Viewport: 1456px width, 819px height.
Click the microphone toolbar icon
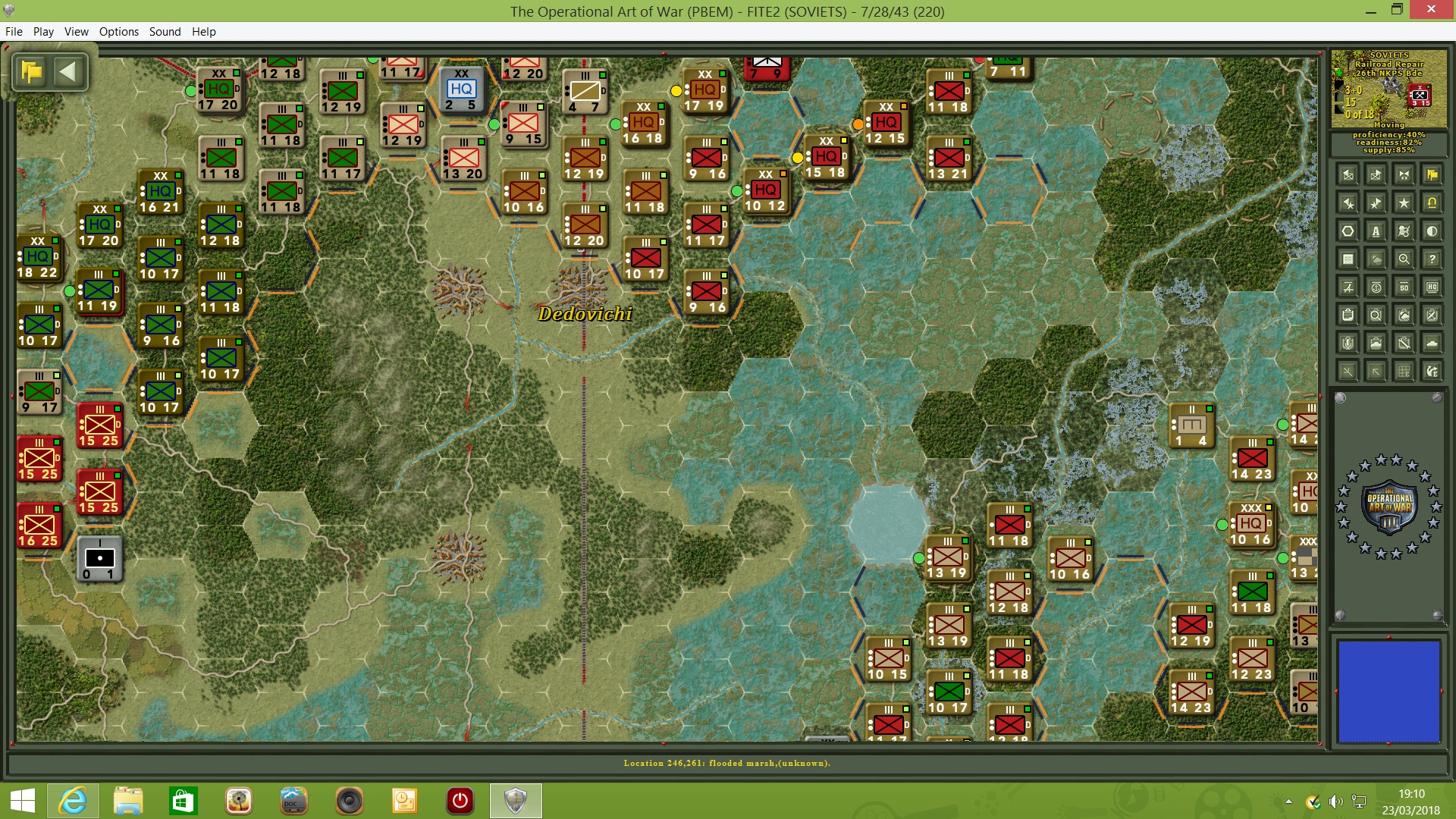pyautogui.click(x=1348, y=343)
